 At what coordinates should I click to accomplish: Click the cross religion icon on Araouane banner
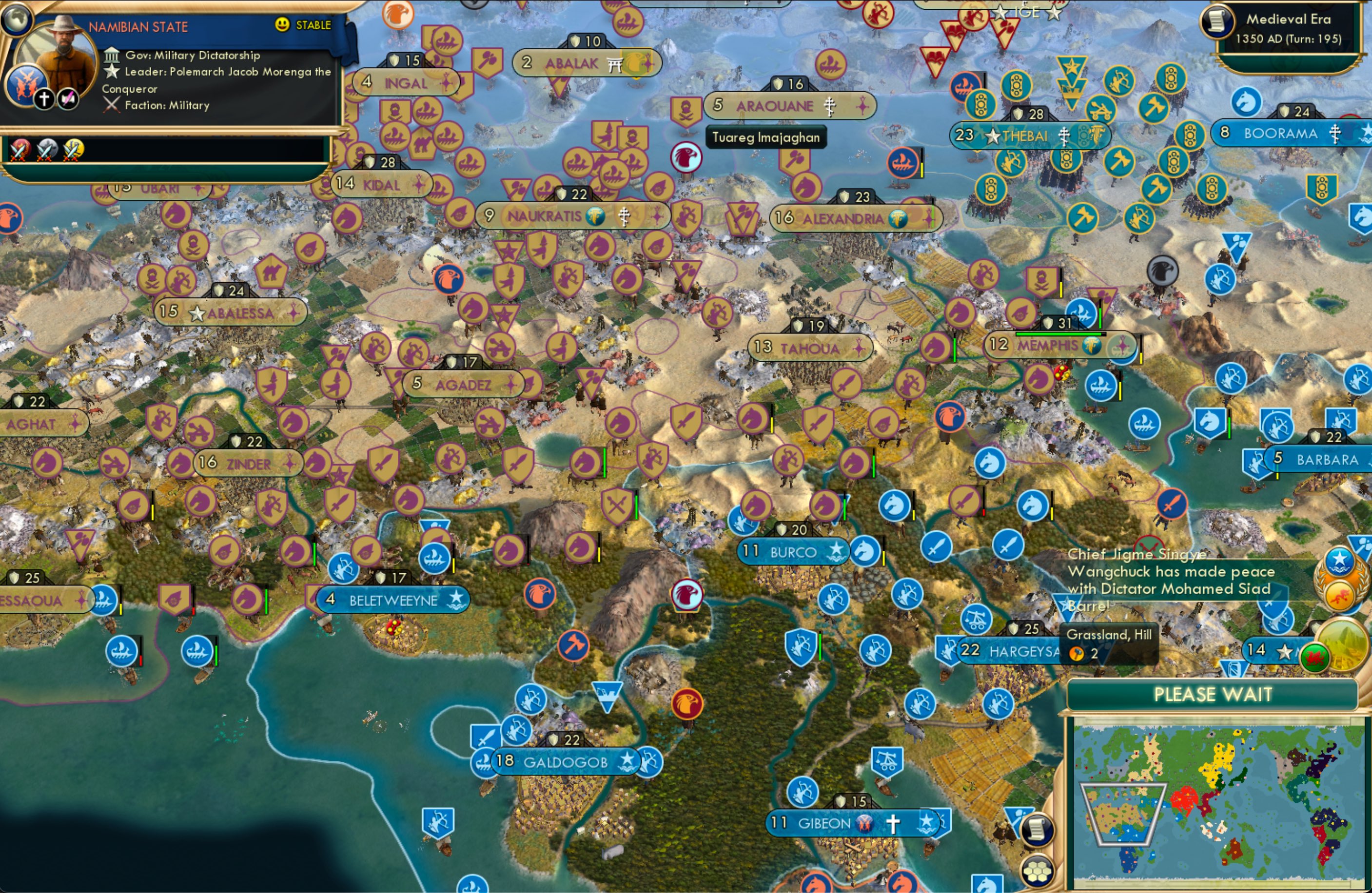(830, 105)
